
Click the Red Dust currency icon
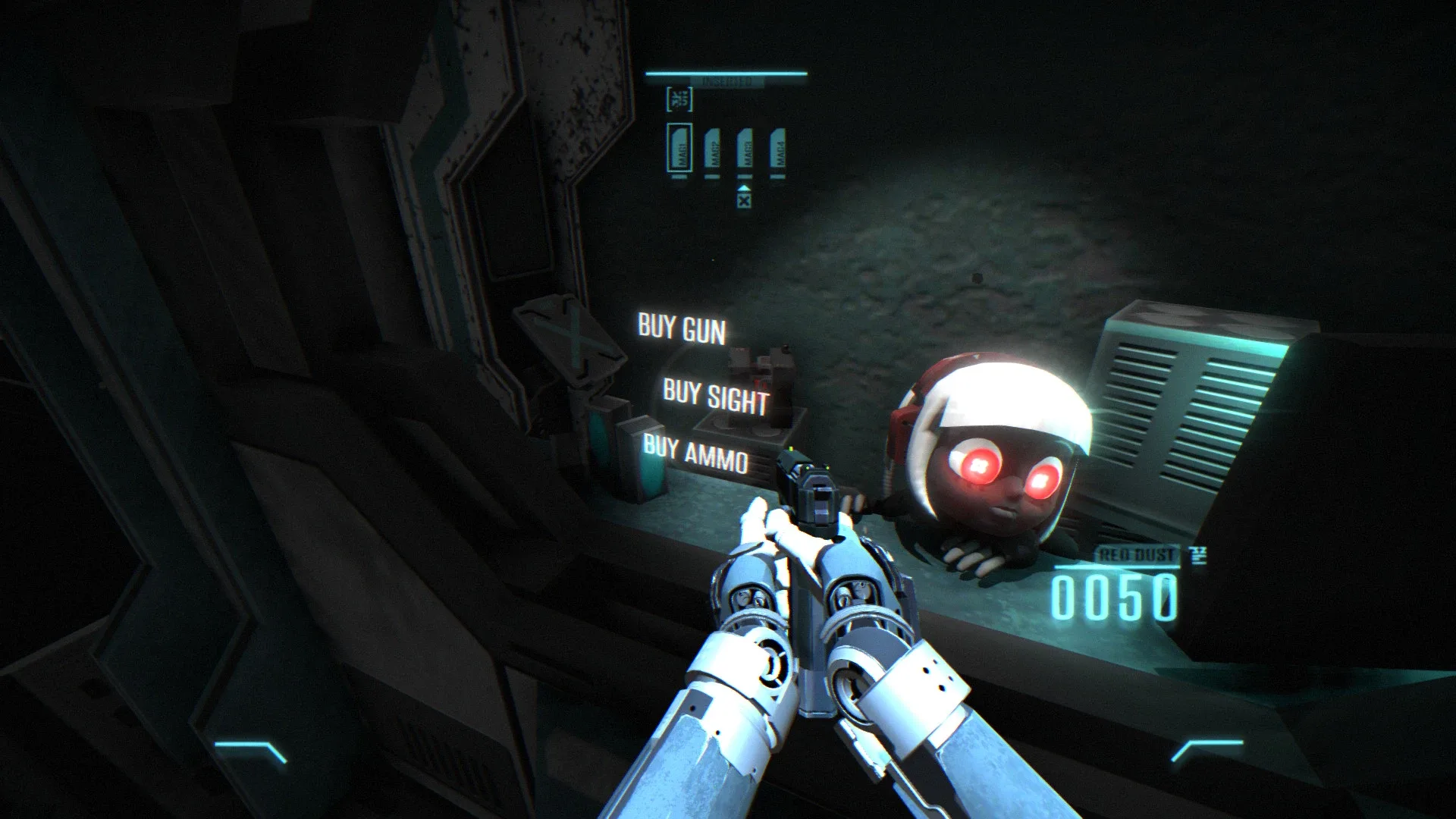(1198, 554)
